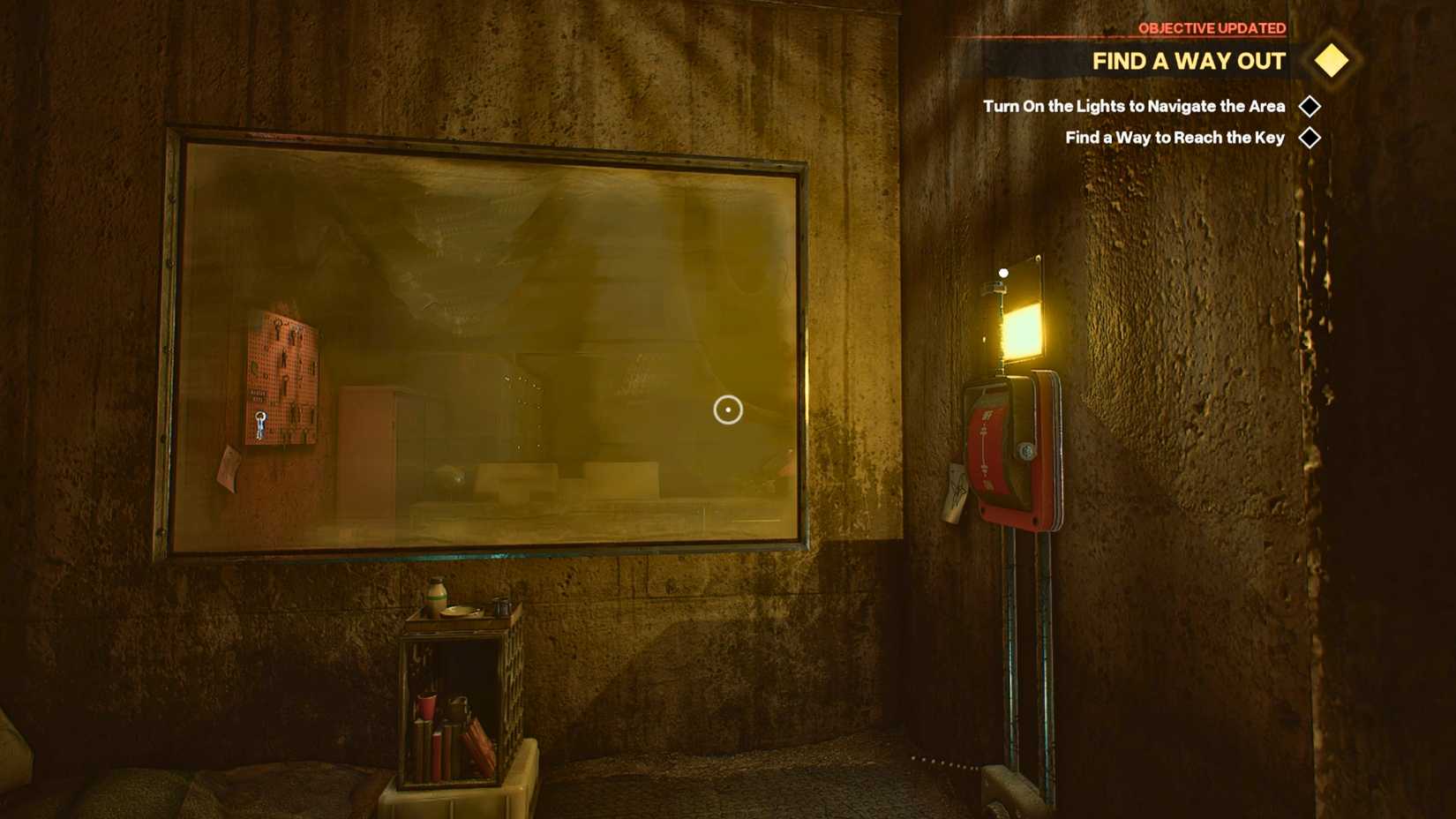Check off the Find a Way to Reach the Key diamond
This screenshot has width=1456, height=819.
(x=1310, y=137)
